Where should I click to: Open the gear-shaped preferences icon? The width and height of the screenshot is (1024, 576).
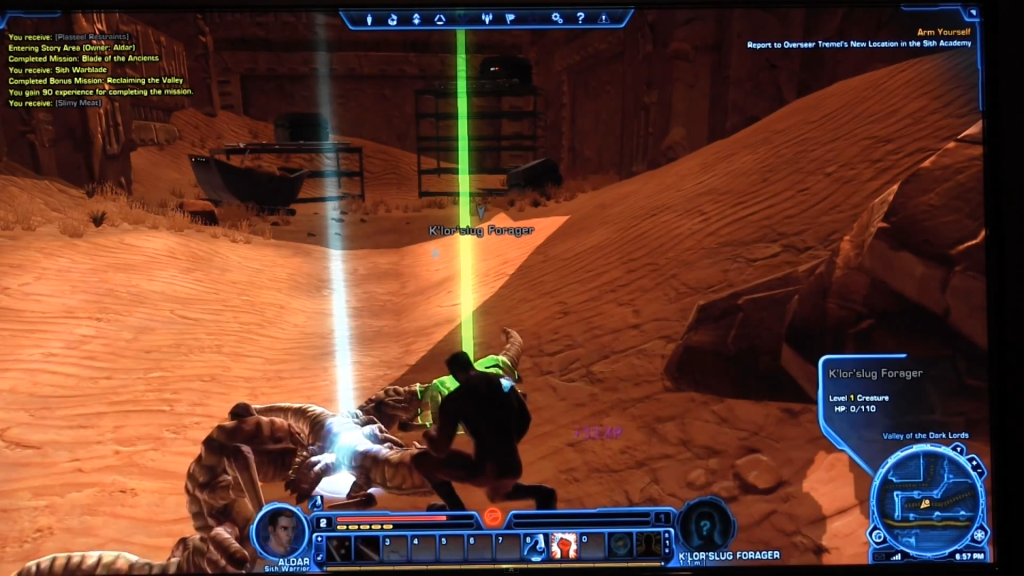pos(558,18)
